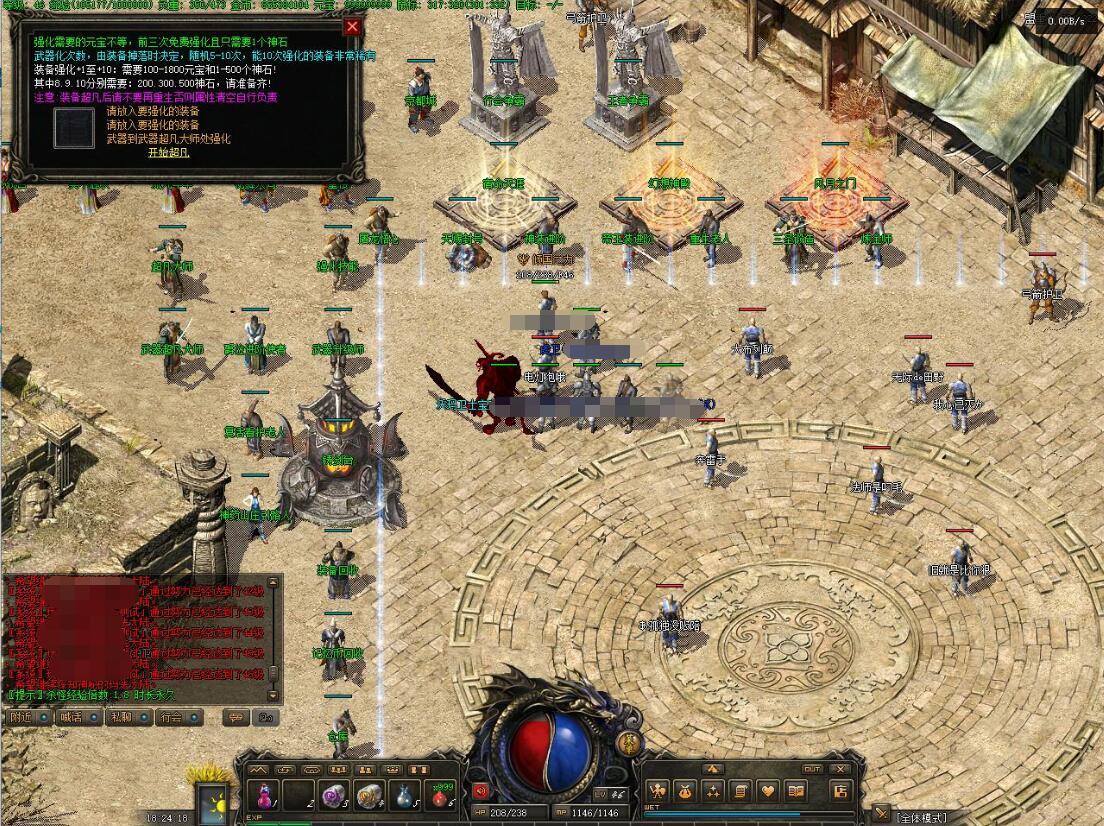Click the heart icon in the menu bar

[x=768, y=792]
